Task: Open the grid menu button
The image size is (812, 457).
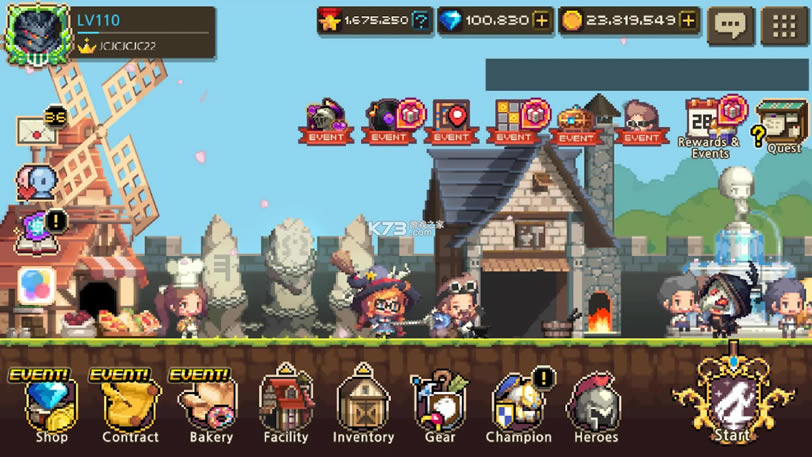Action: point(785,26)
